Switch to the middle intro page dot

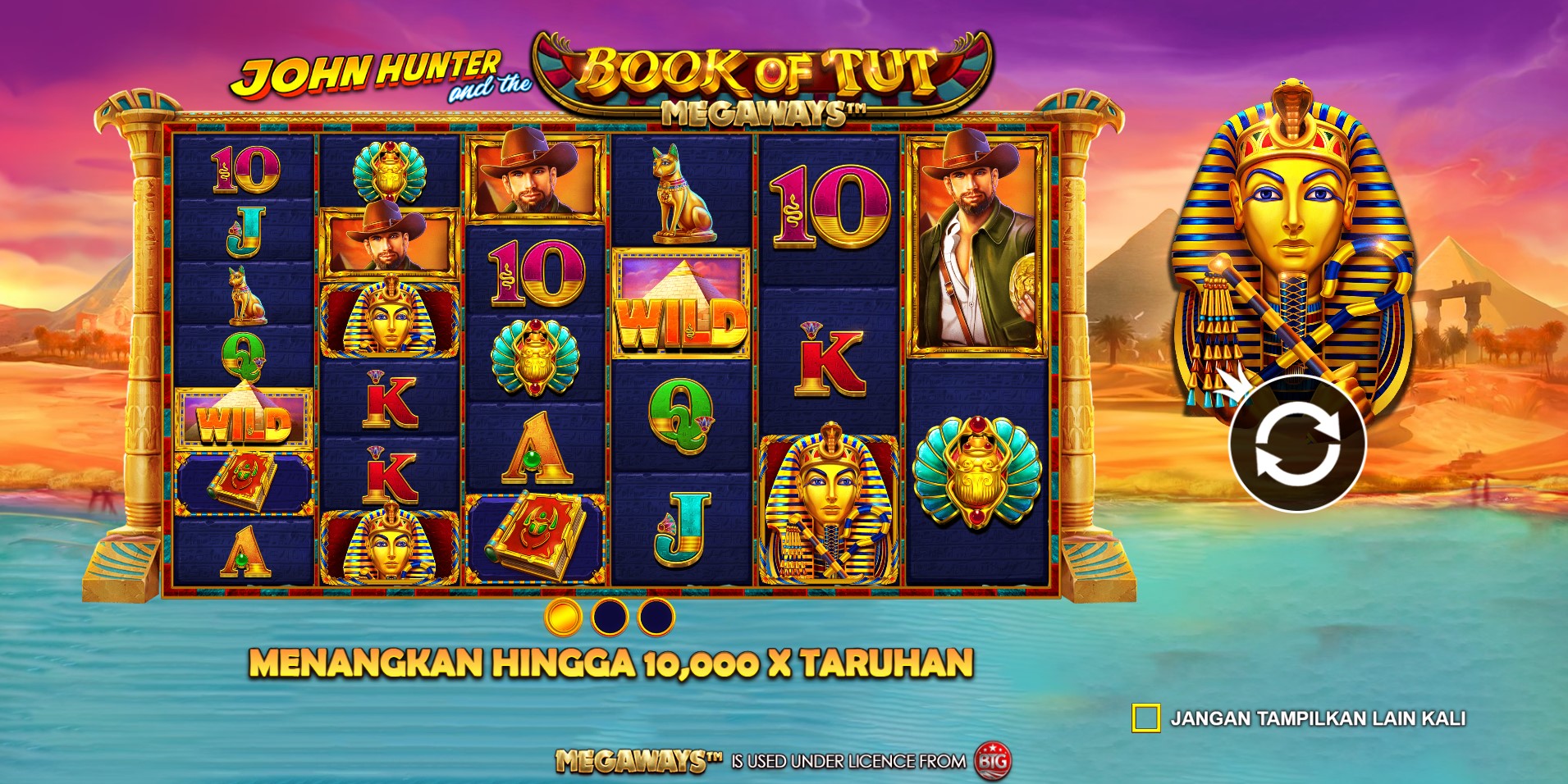pos(610,617)
